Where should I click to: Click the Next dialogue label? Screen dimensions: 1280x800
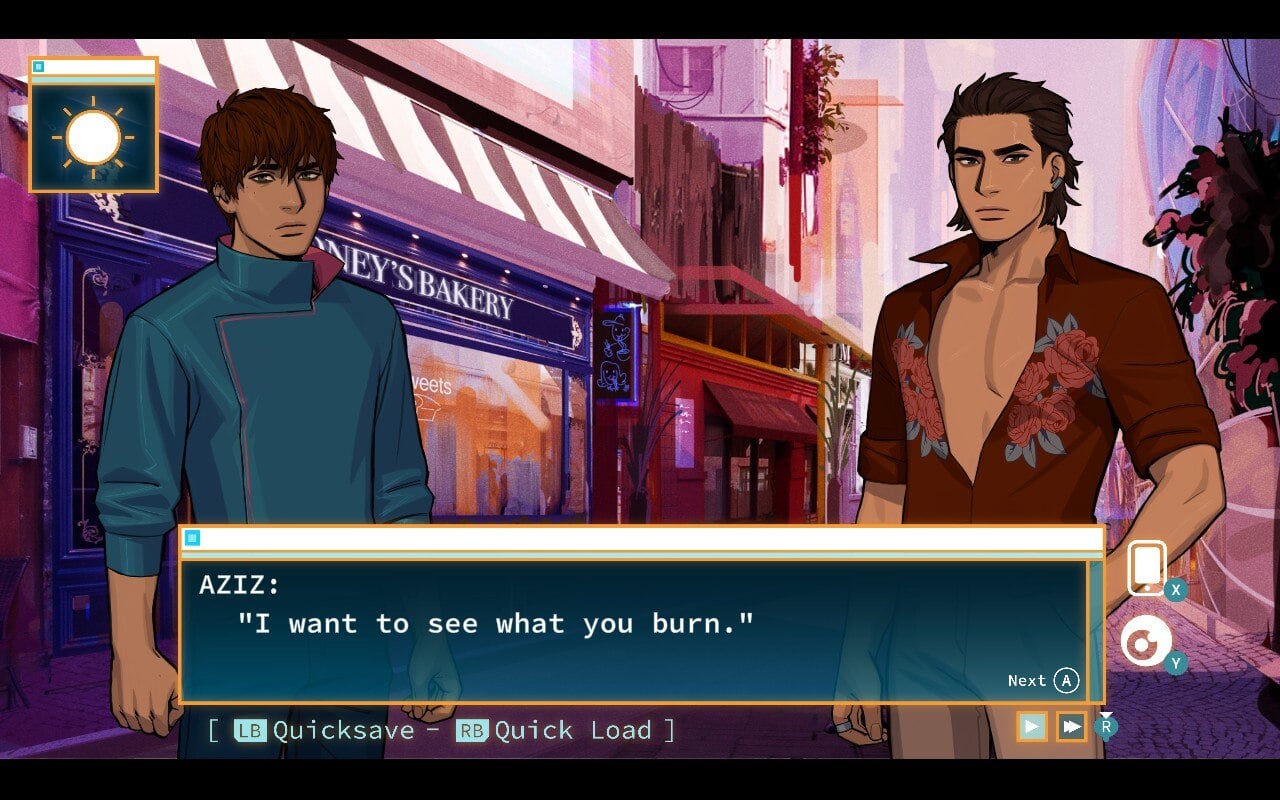pos(1027,681)
